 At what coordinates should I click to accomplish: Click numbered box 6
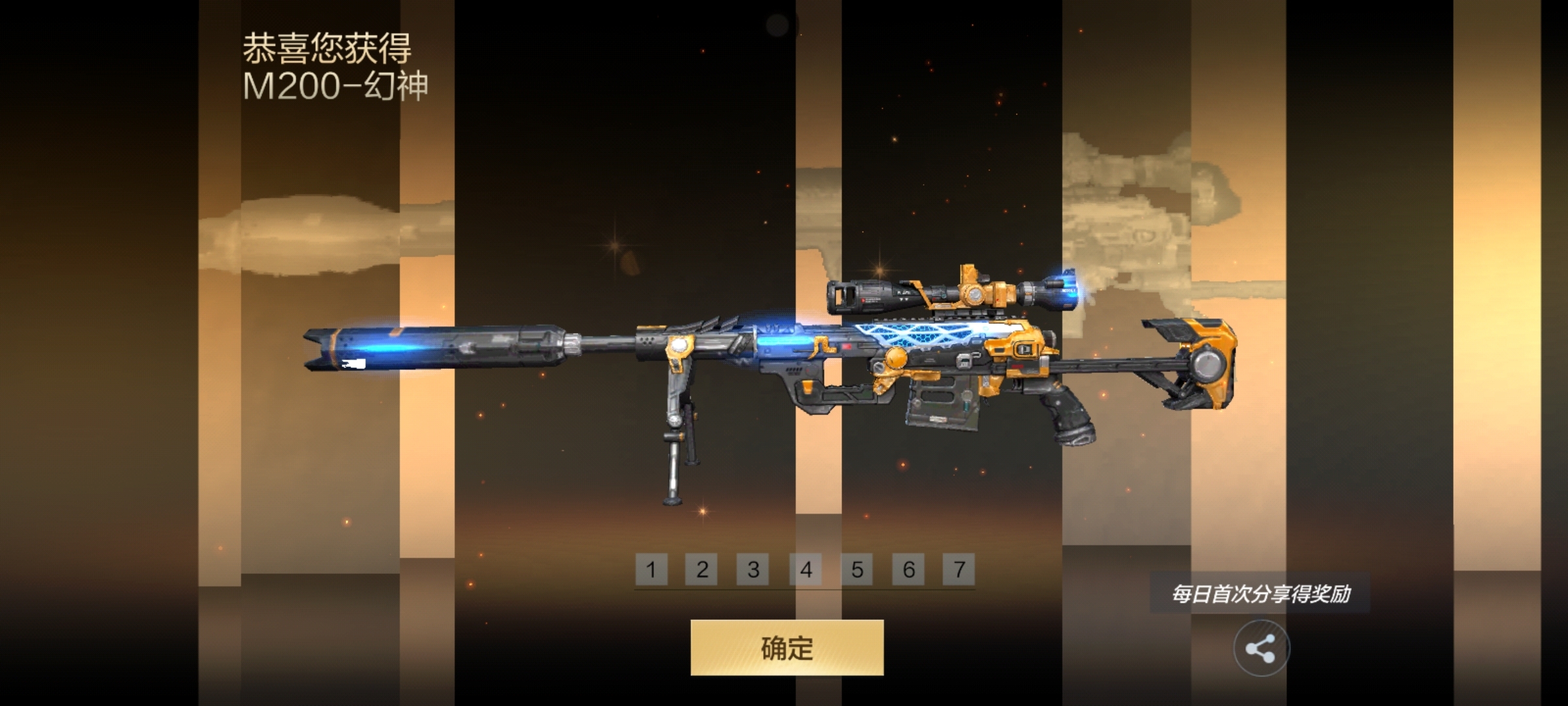coord(908,569)
